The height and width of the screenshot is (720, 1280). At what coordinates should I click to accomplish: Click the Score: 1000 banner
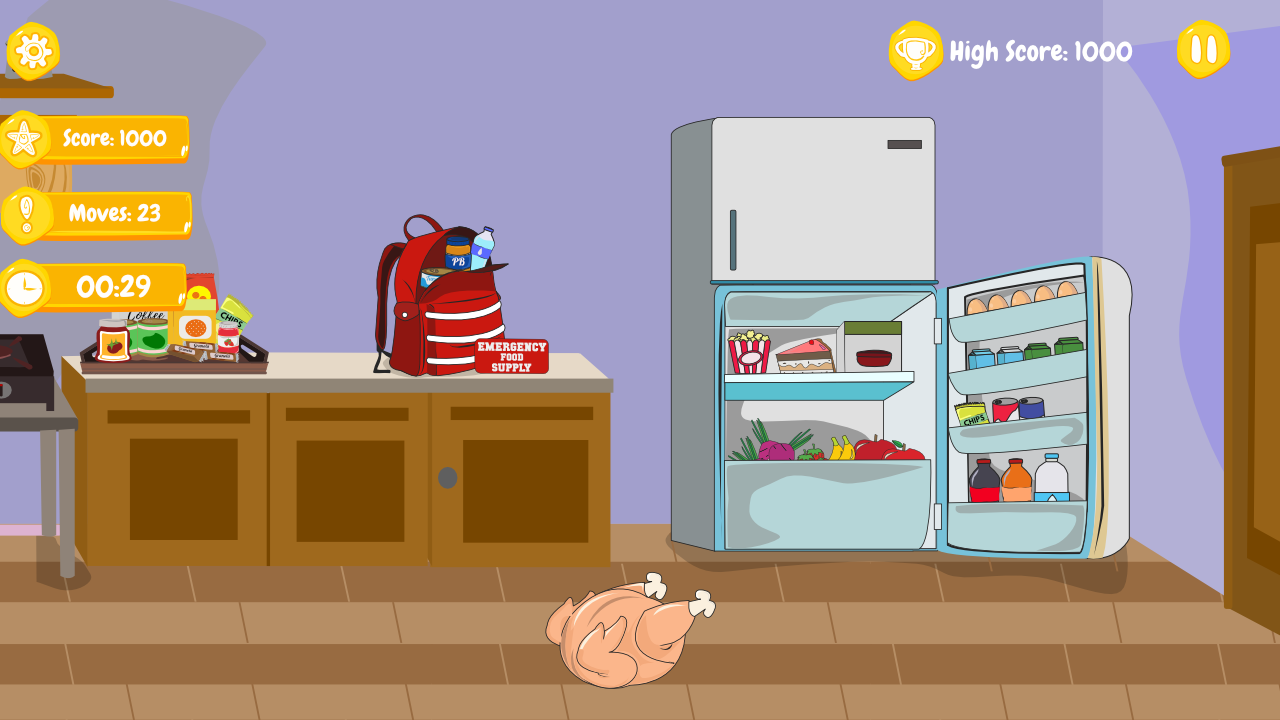115,137
